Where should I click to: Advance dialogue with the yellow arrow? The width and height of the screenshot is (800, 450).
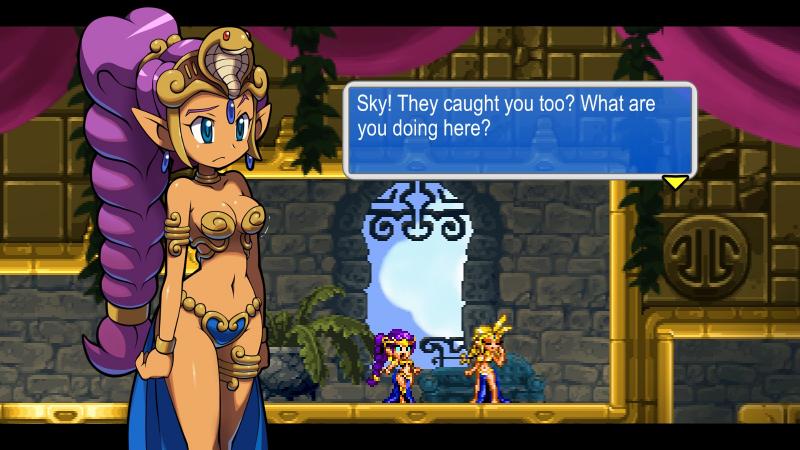pos(675,182)
